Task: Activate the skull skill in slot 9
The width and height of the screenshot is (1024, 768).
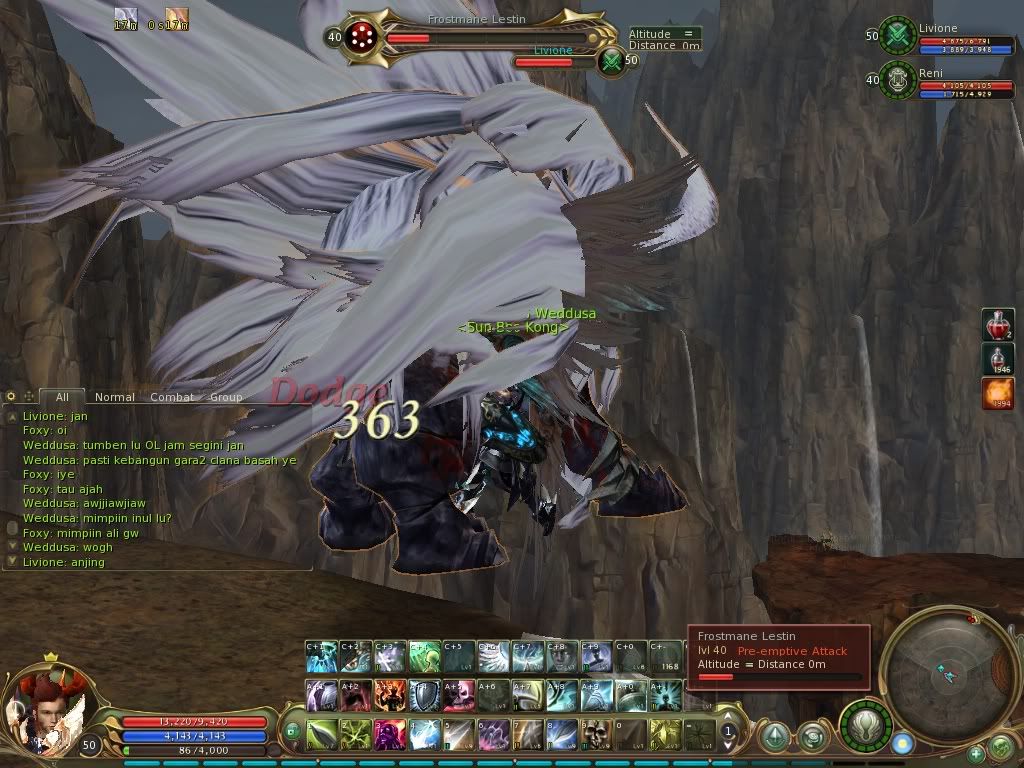Action: [x=596, y=734]
